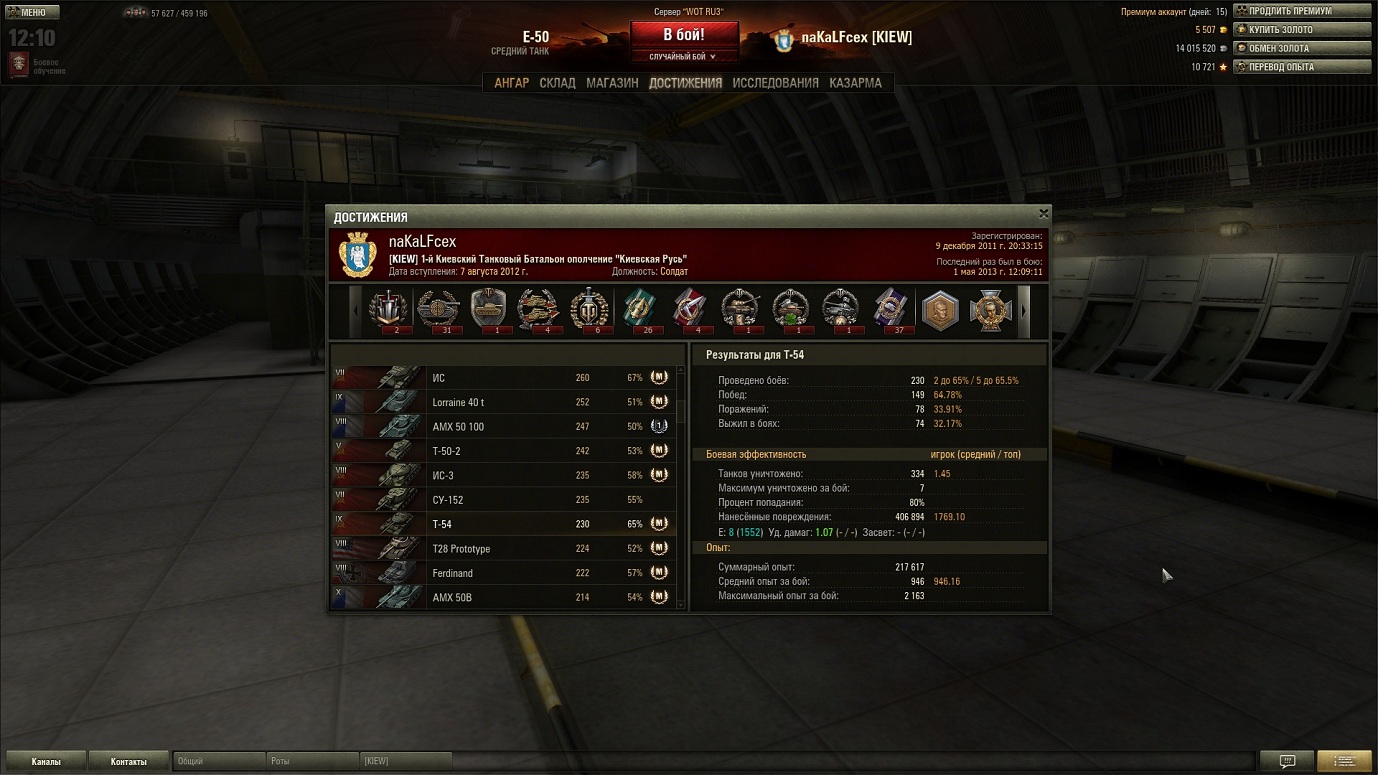Show next medals with right arrow
This screenshot has width=1378, height=775.
[x=1023, y=310]
